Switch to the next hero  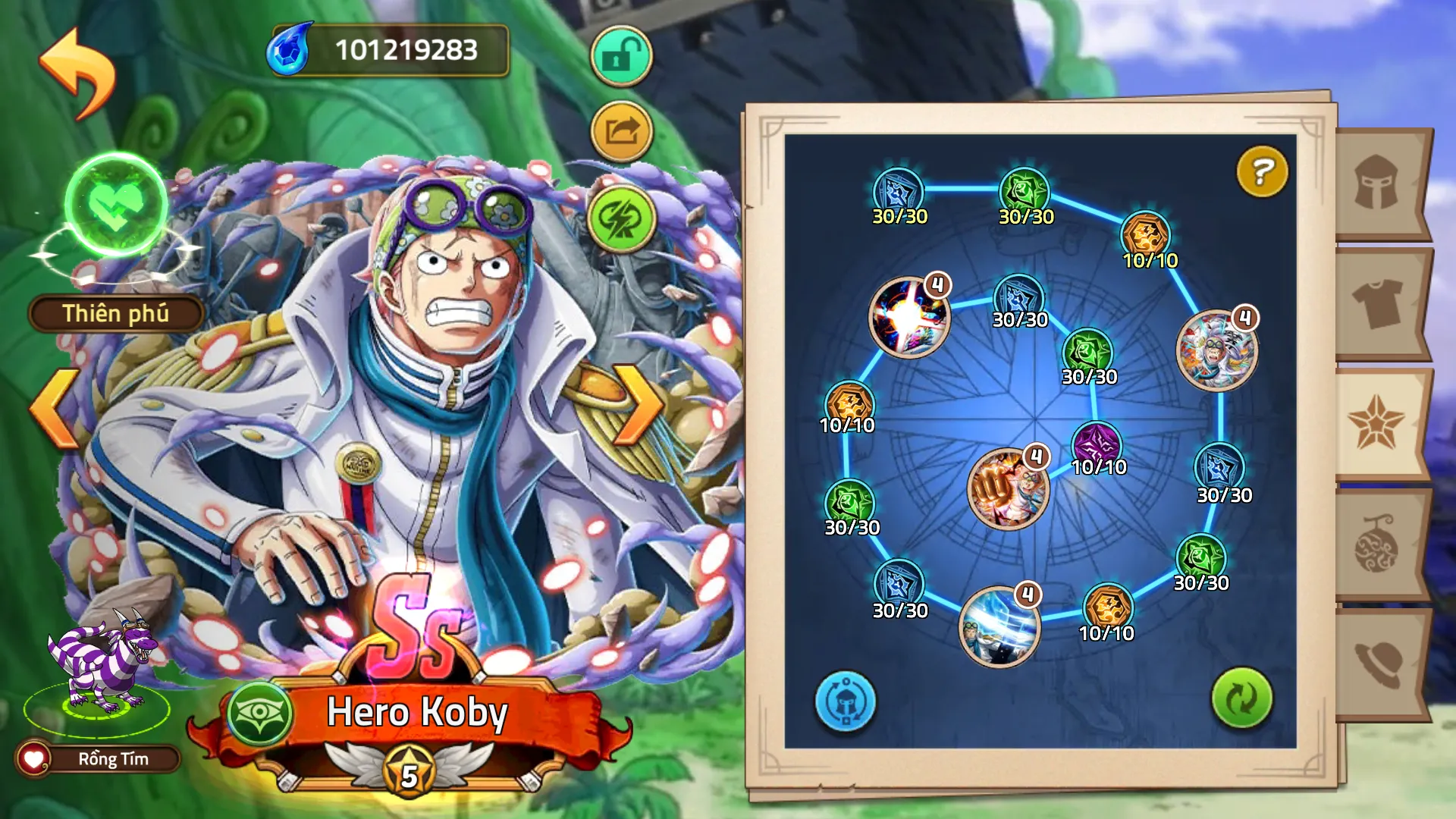click(639, 403)
